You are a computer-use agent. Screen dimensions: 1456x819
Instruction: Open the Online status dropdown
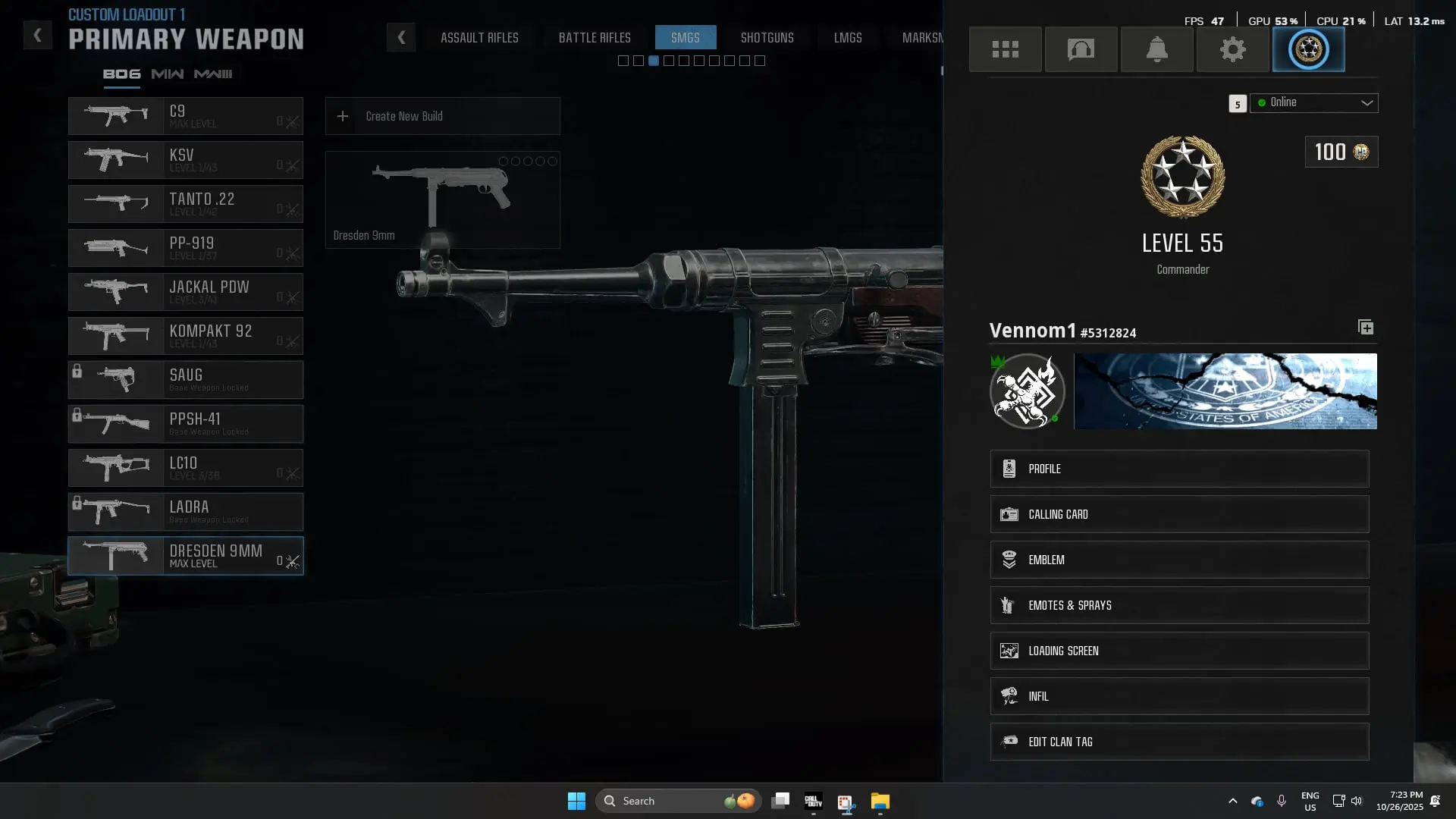coord(1313,102)
